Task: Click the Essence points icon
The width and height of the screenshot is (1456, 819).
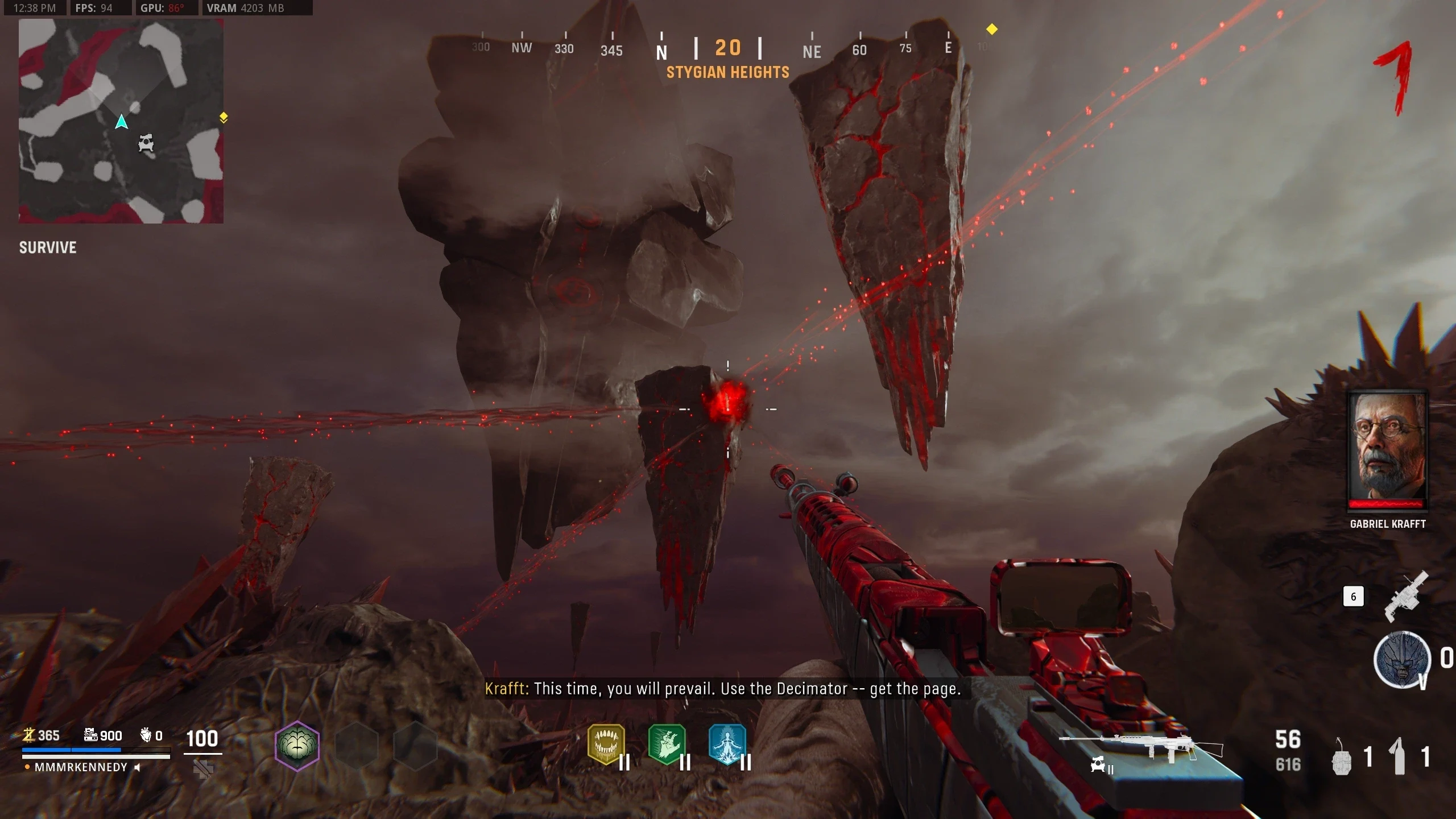Action: pos(29,735)
